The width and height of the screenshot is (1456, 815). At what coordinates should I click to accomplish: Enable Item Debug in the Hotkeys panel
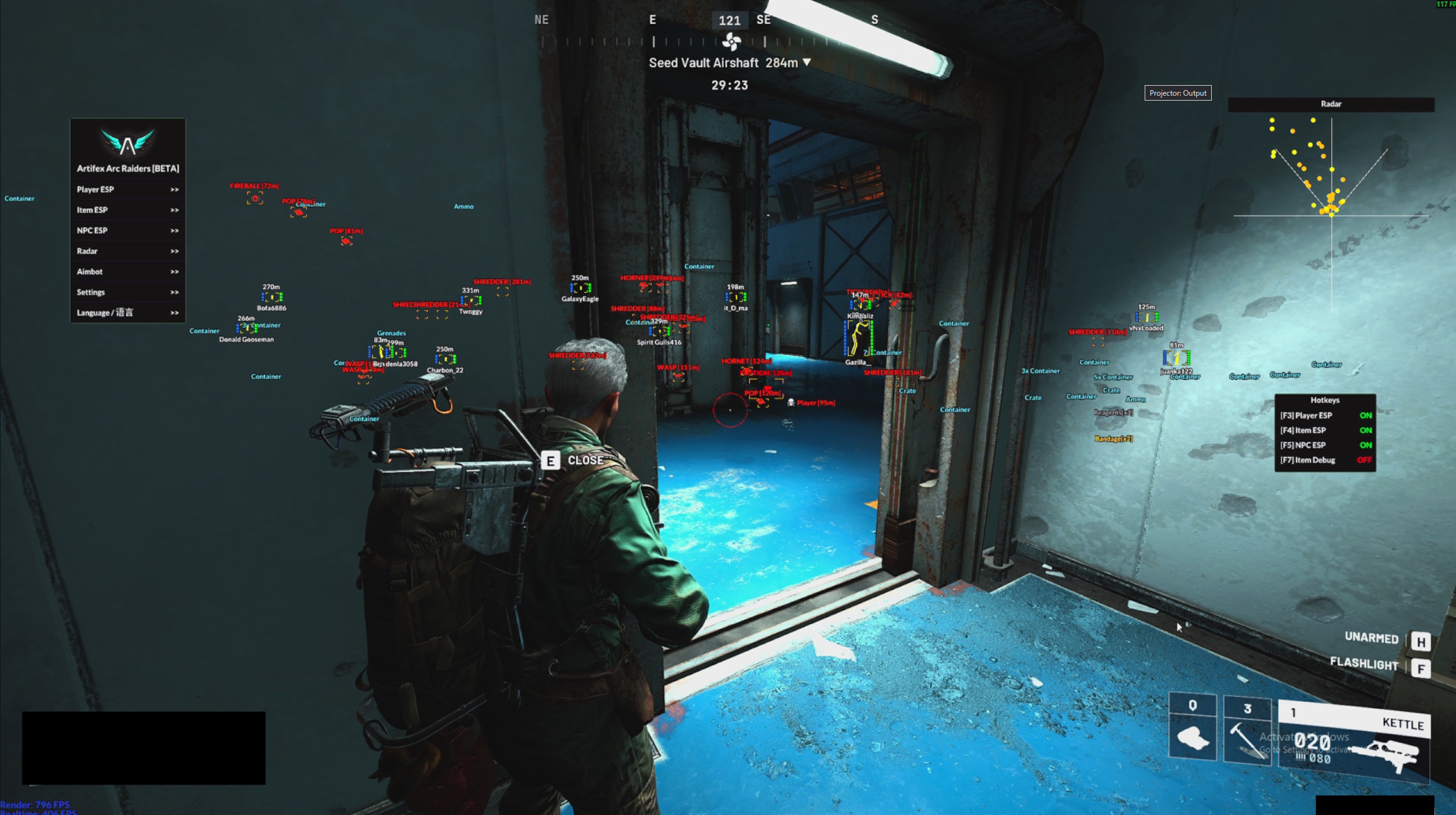(x=1365, y=460)
